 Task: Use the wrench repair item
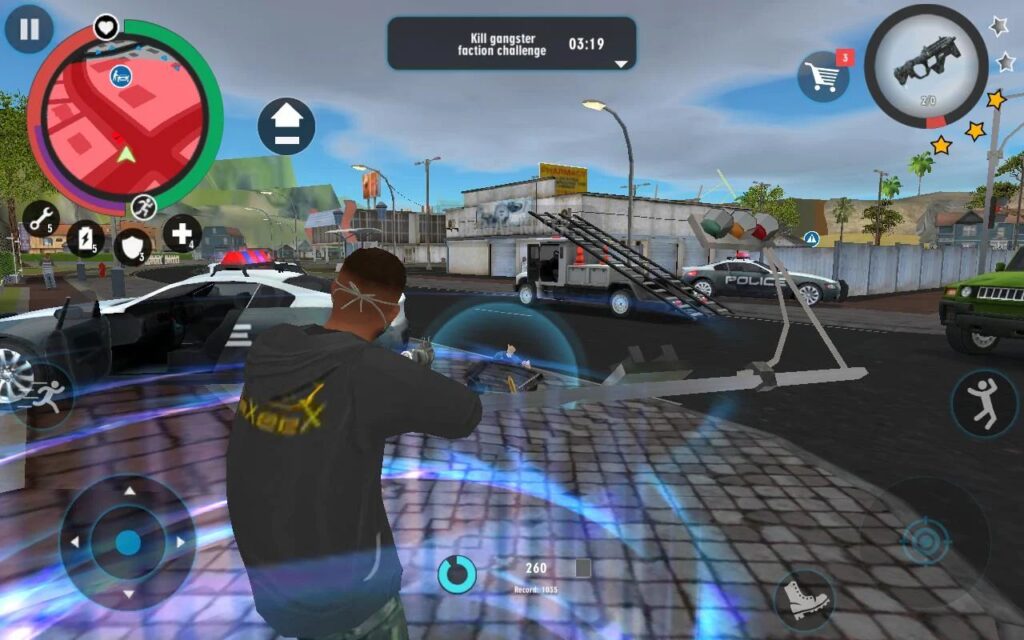[x=41, y=218]
